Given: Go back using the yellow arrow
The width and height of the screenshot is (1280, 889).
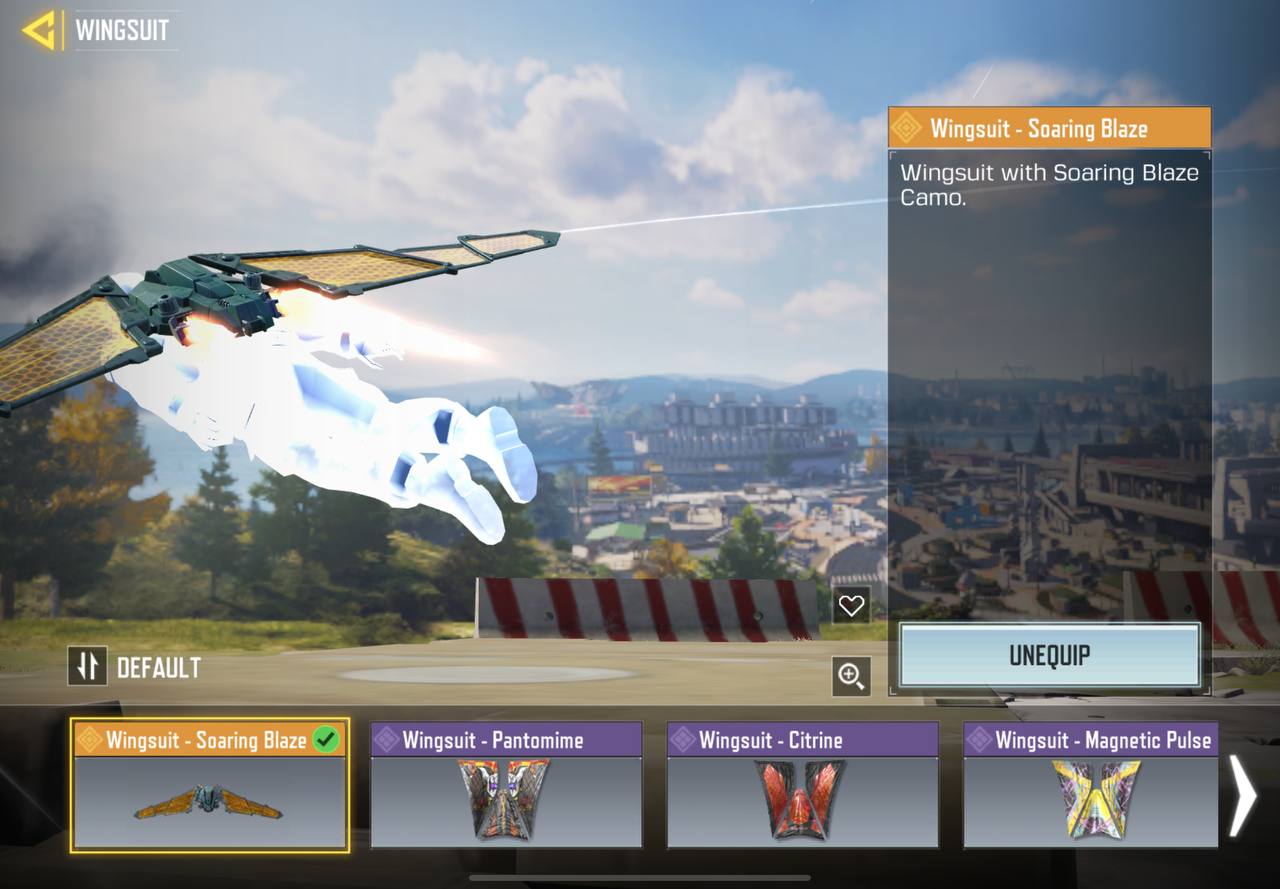Looking at the screenshot, I should tap(38, 31).
